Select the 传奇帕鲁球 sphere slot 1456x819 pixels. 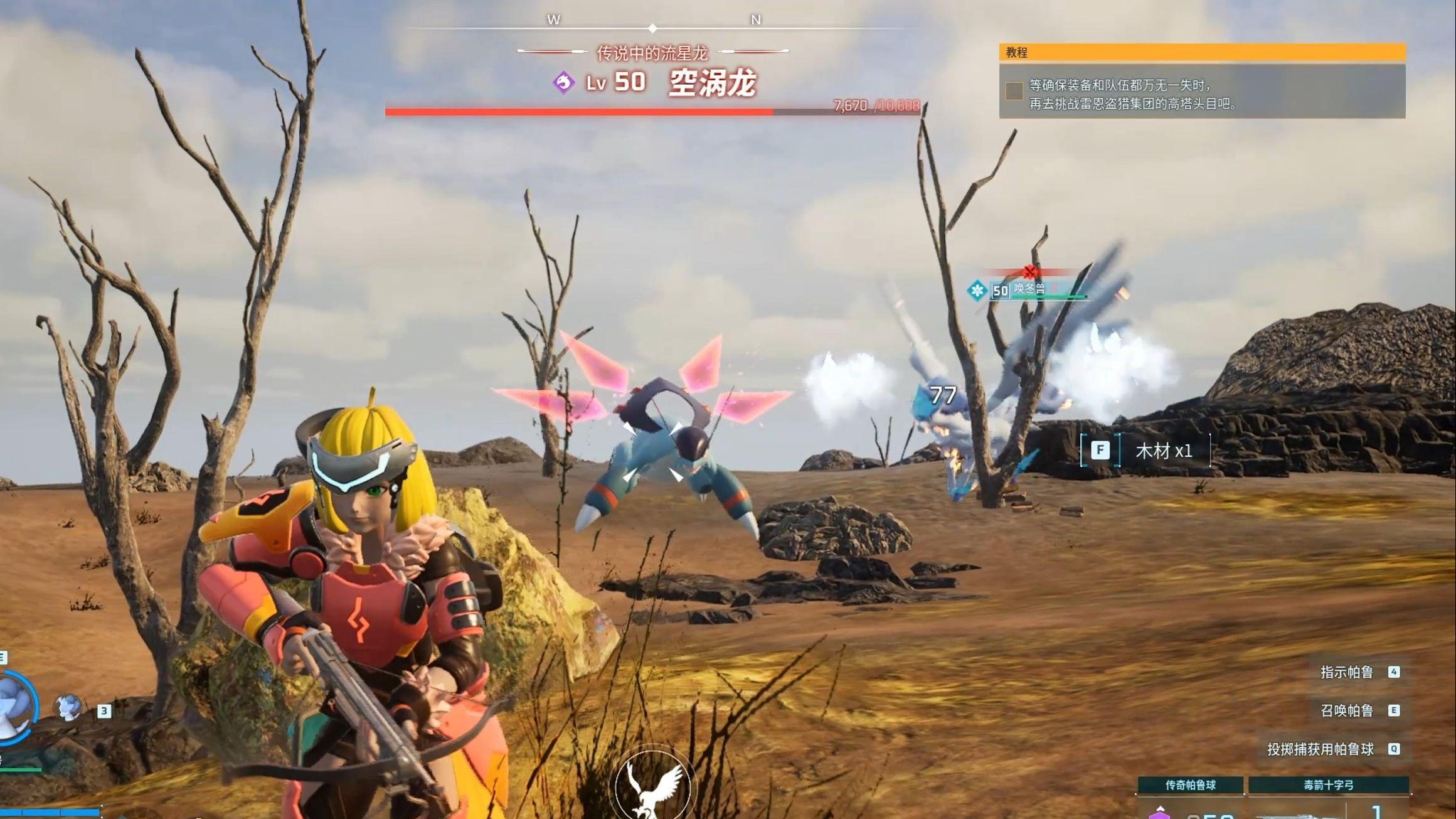(x=1190, y=785)
